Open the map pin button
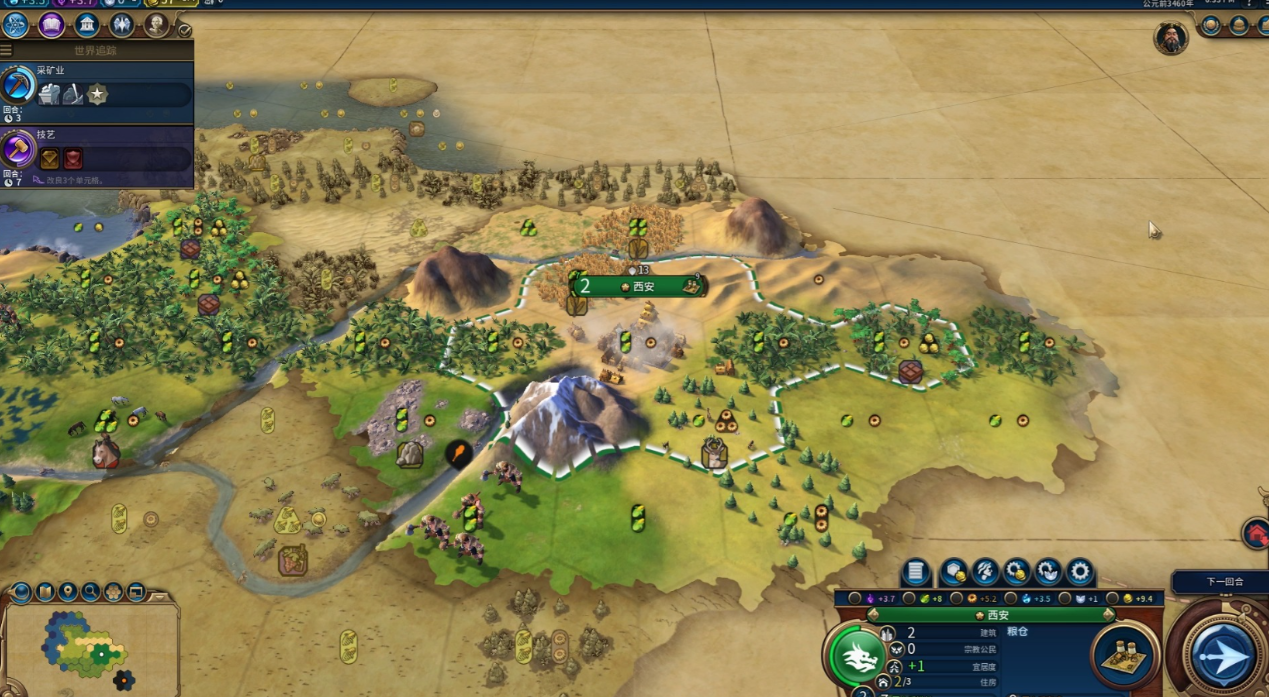Image resolution: width=1269 pixels, height=697 pixels. coord(67,592)
